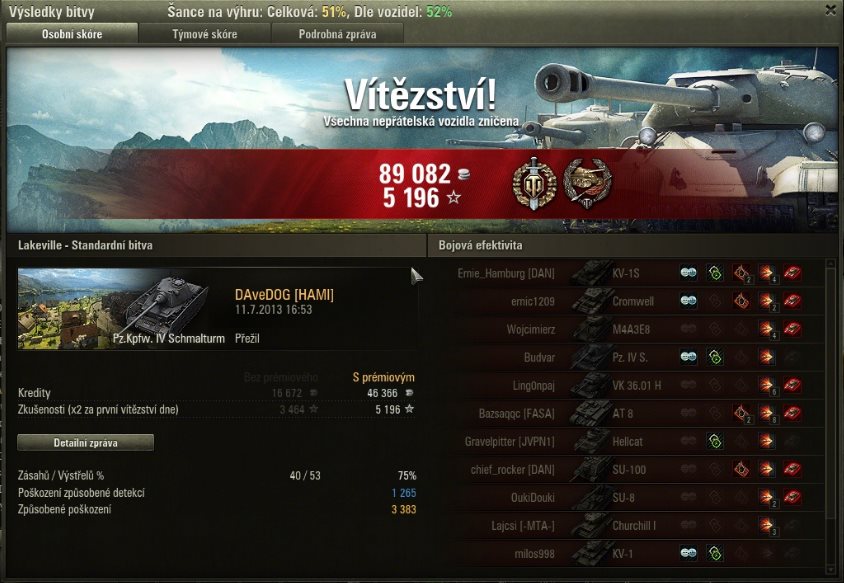Click the Pz.Kpfw. IV Schmalturm vehicle thumbnail
Screen dimensions: 844x583
[x=113, y=308]
